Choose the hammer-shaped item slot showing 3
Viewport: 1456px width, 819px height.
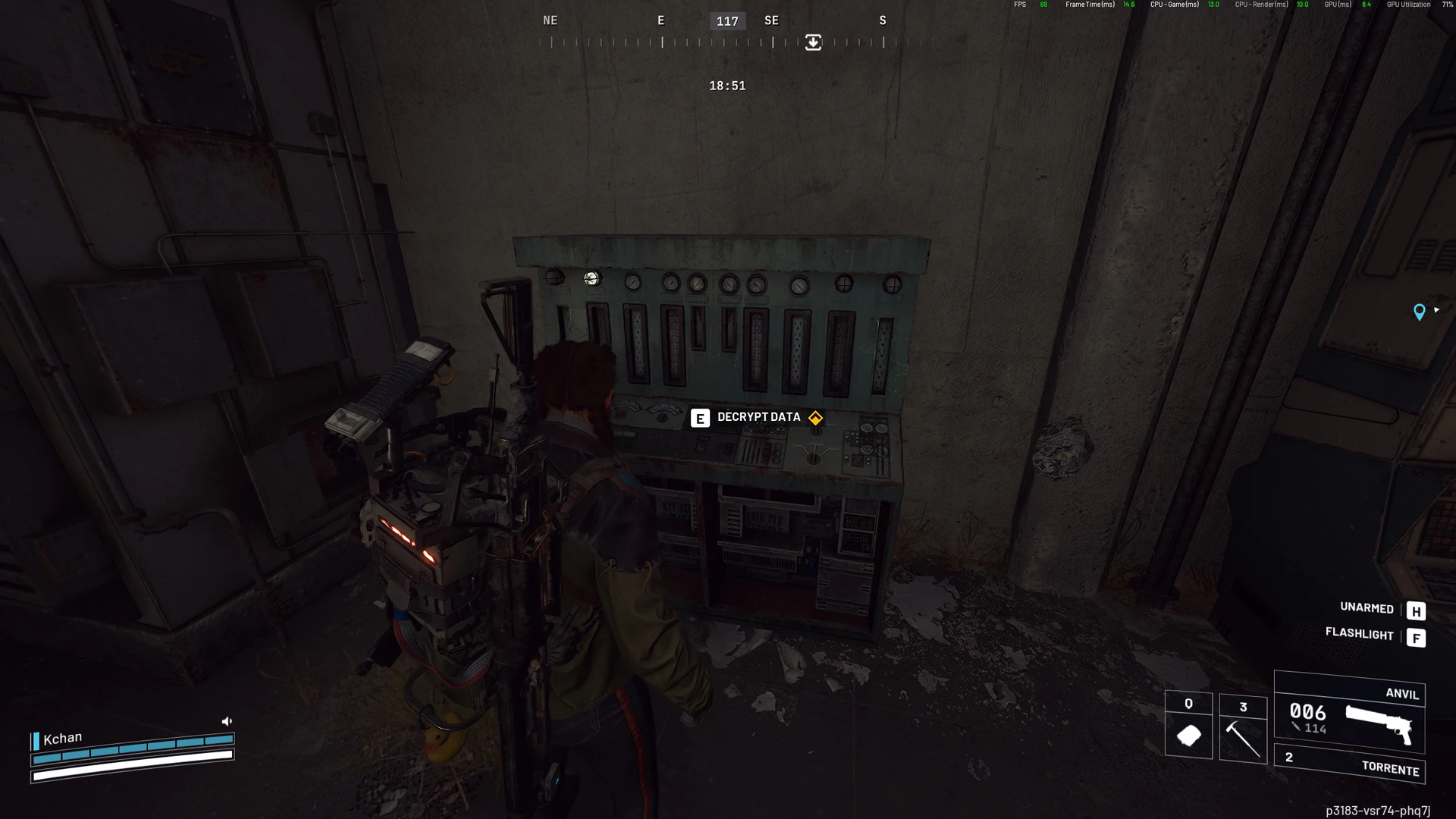pyautogui.click(x=1243, y=728)
